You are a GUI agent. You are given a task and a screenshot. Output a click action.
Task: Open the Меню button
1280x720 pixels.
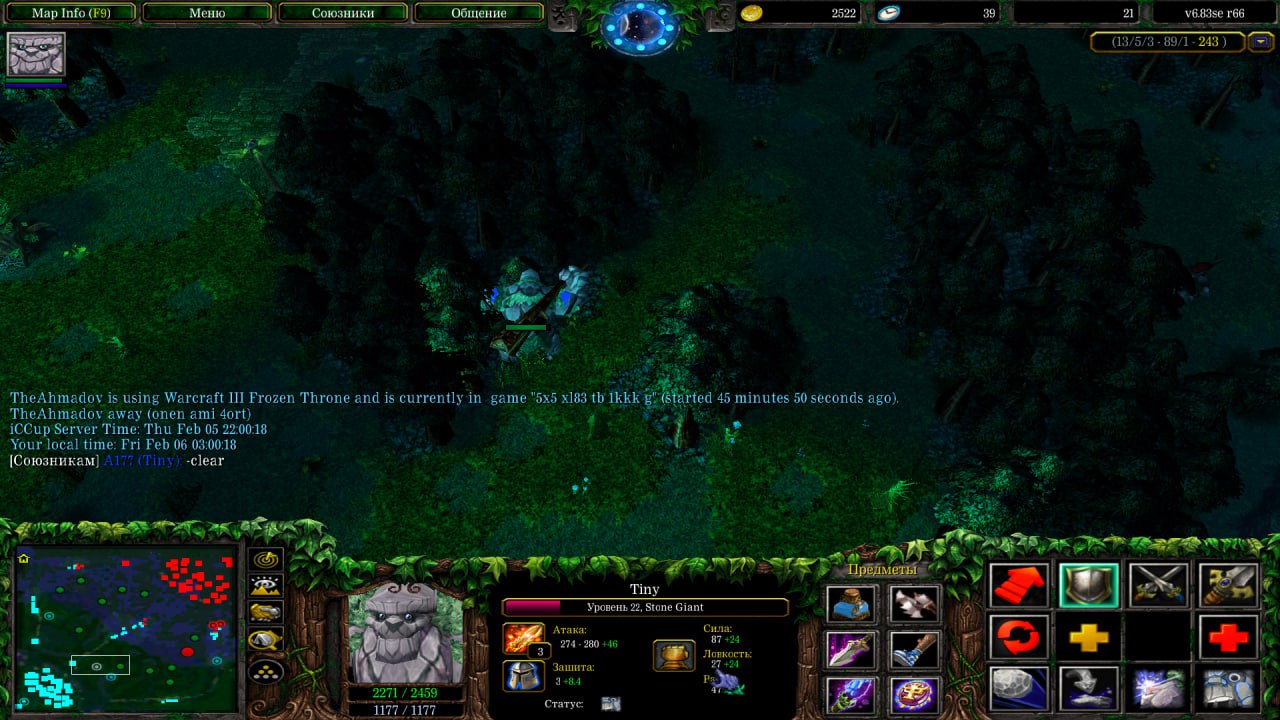pos(207,13)
